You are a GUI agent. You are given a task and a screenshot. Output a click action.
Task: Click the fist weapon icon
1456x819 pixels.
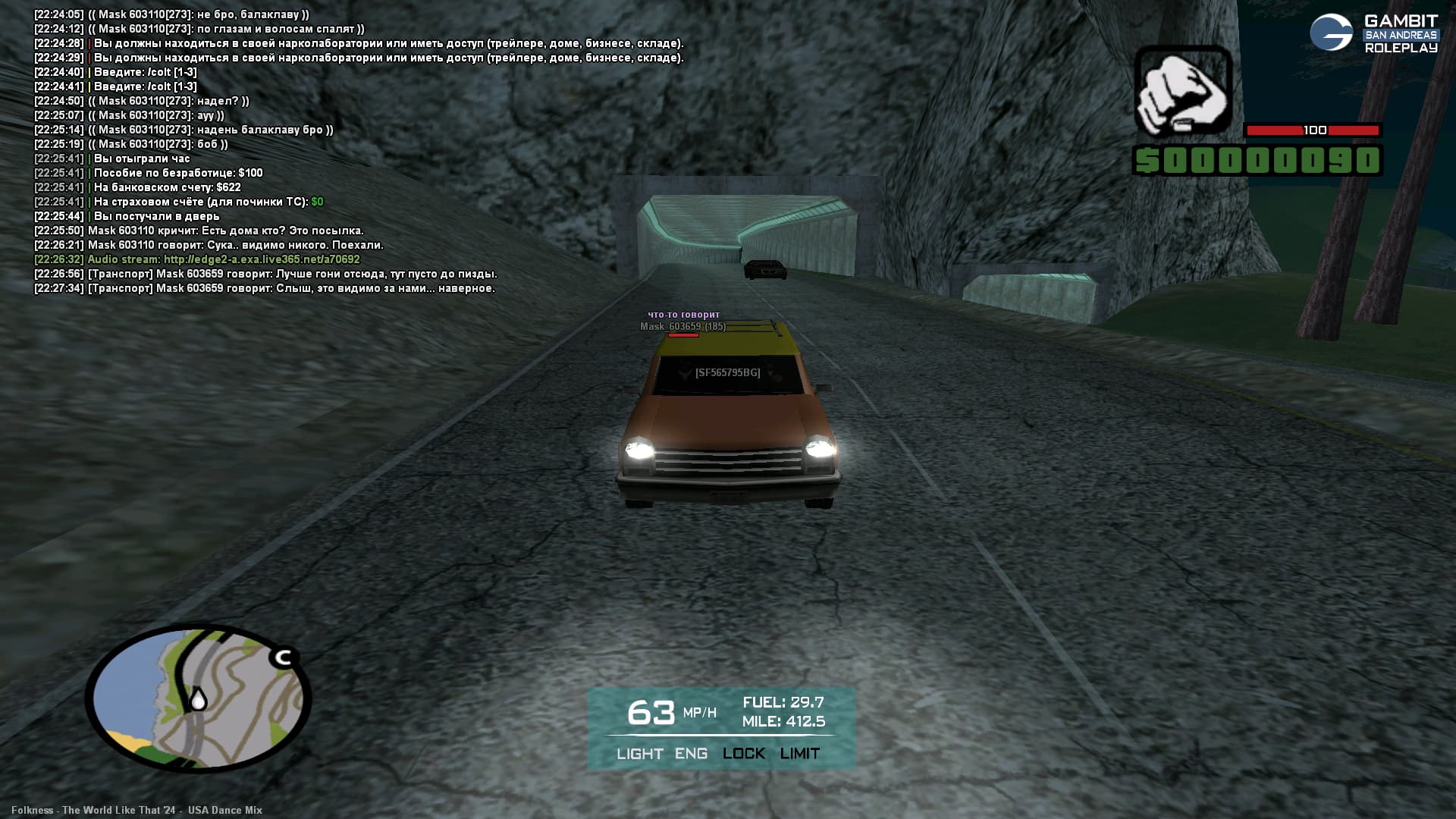tap(1182, 91)
